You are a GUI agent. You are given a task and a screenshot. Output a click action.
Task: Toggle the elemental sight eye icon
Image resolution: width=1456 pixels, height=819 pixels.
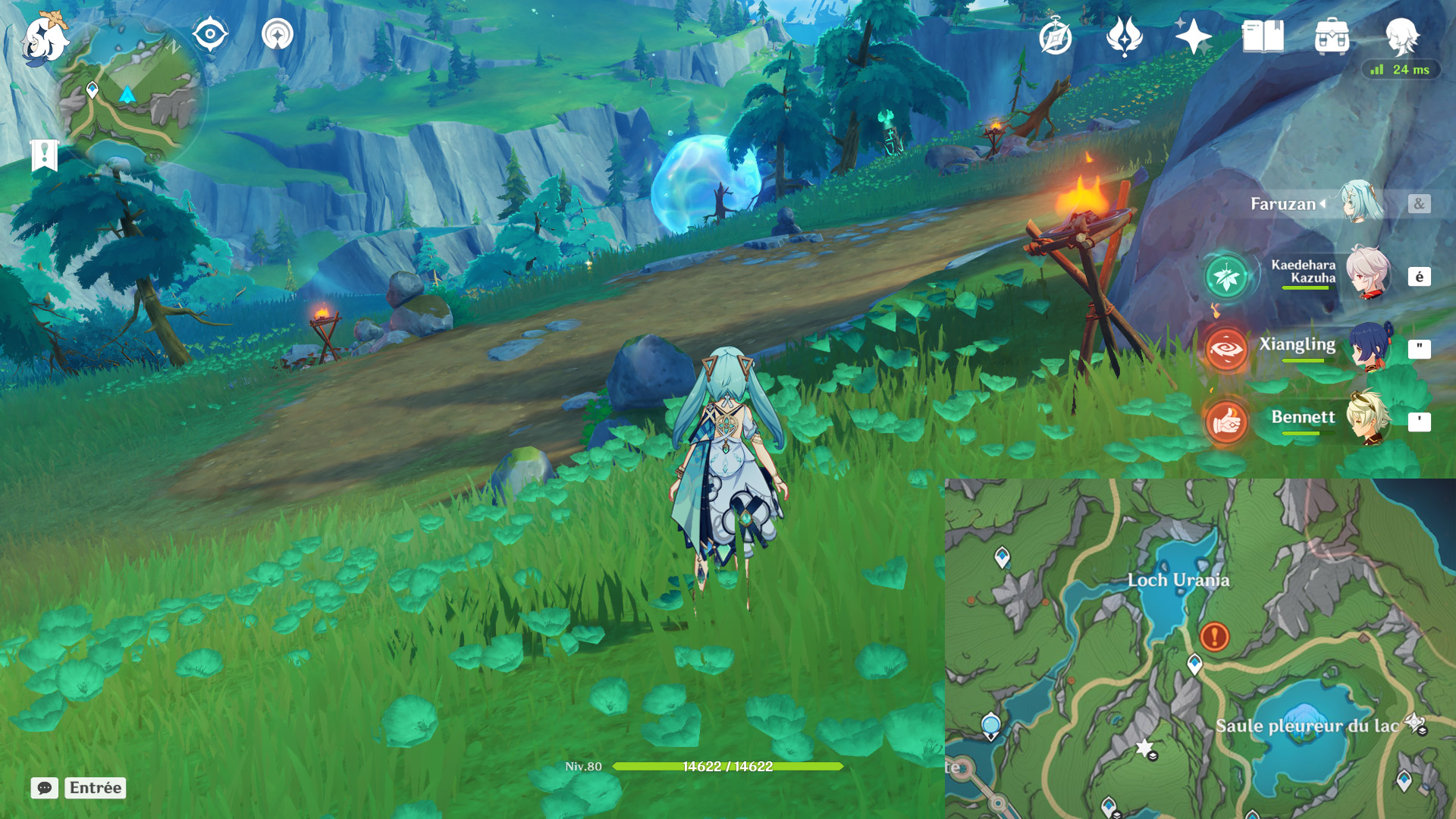click(x=210, y=34)
